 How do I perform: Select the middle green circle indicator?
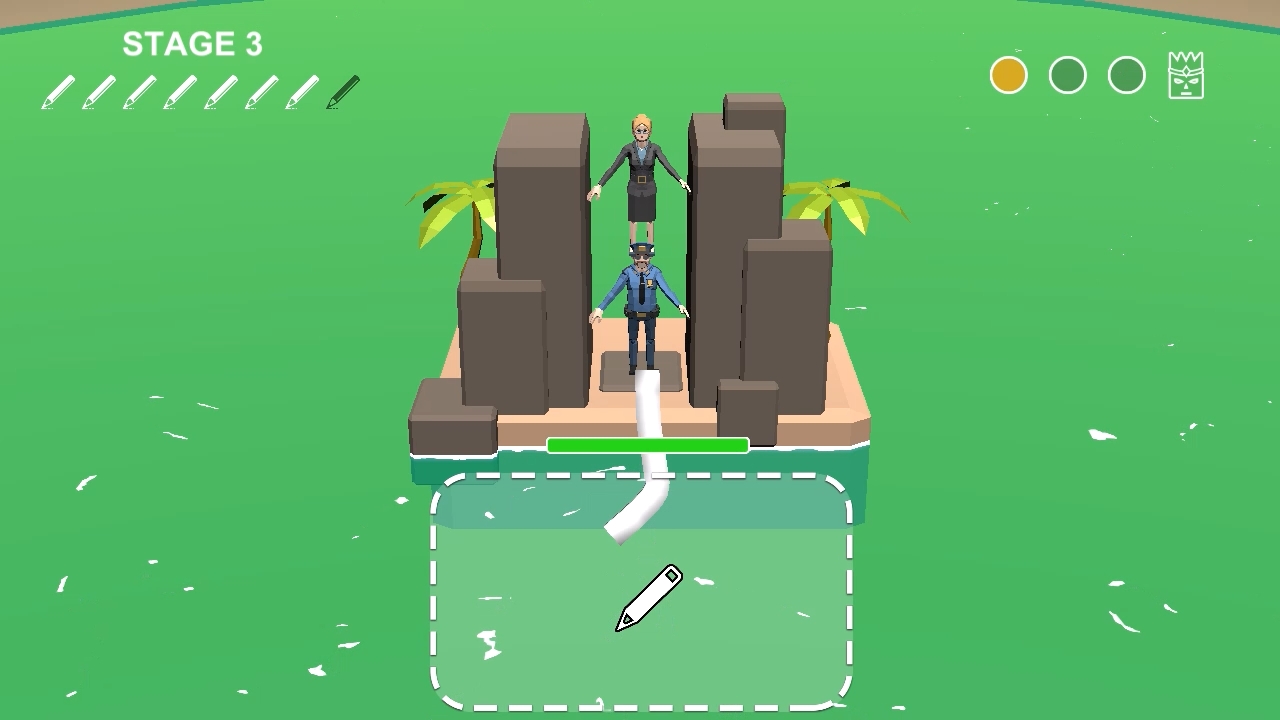click(x=1067, y=74)
